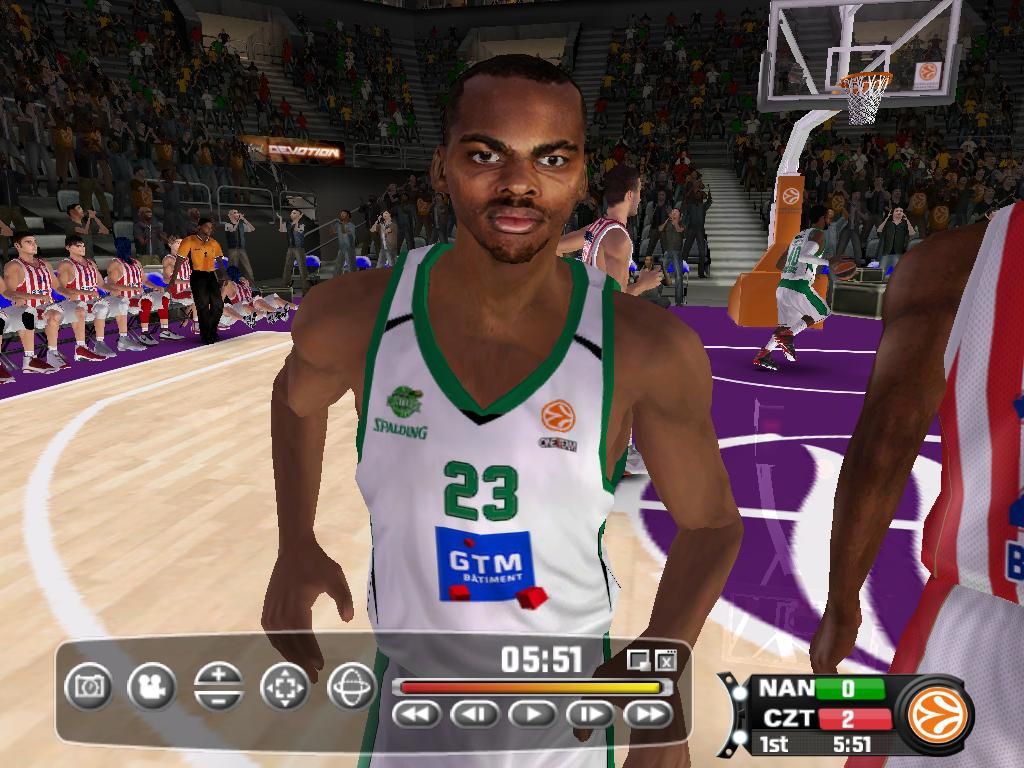1024x768 pixels.
Task: Take a screenshot with the camera icon
Action: click(x=89, y=686)
